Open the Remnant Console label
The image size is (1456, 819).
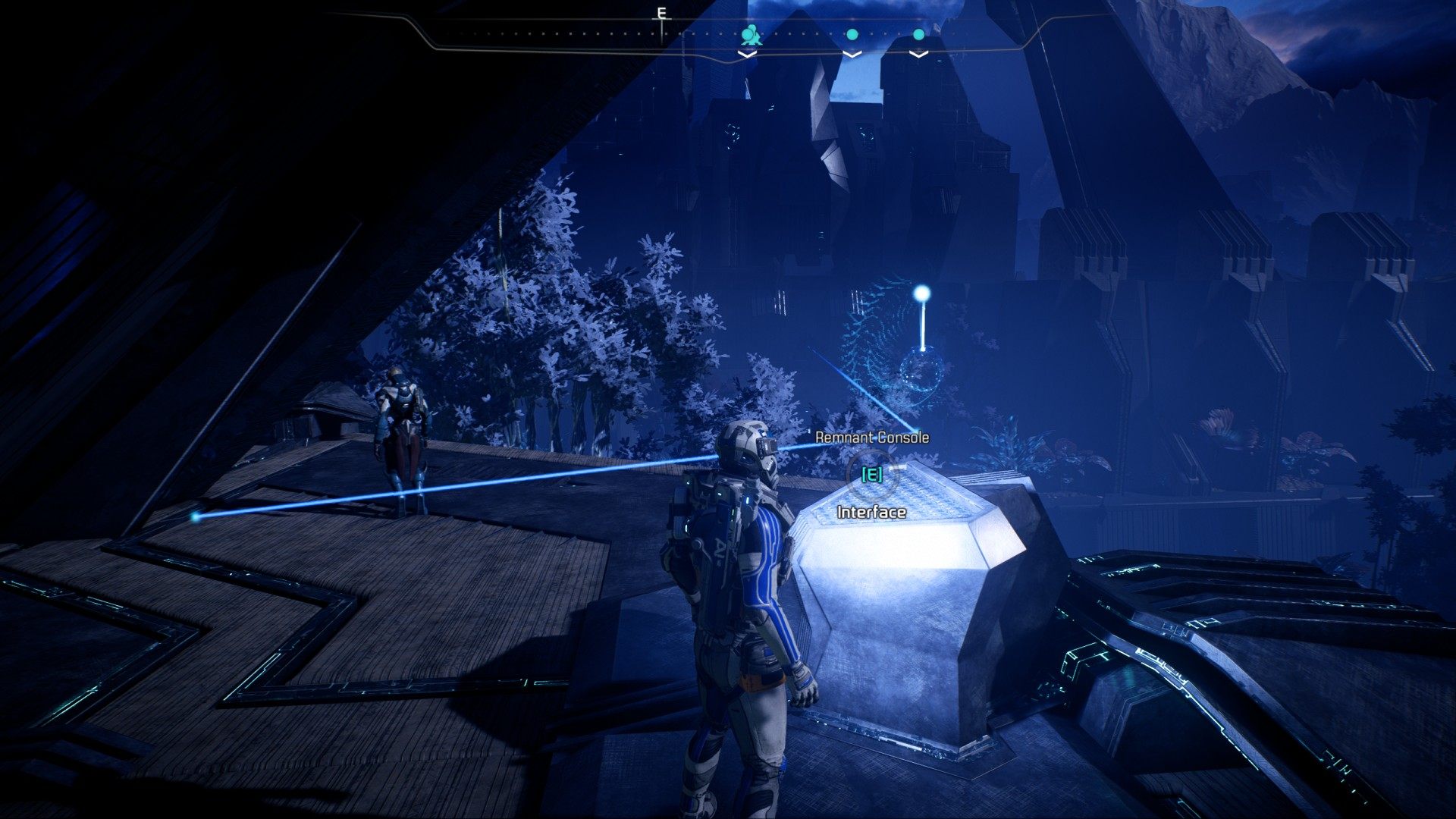[x=872, y=437]
